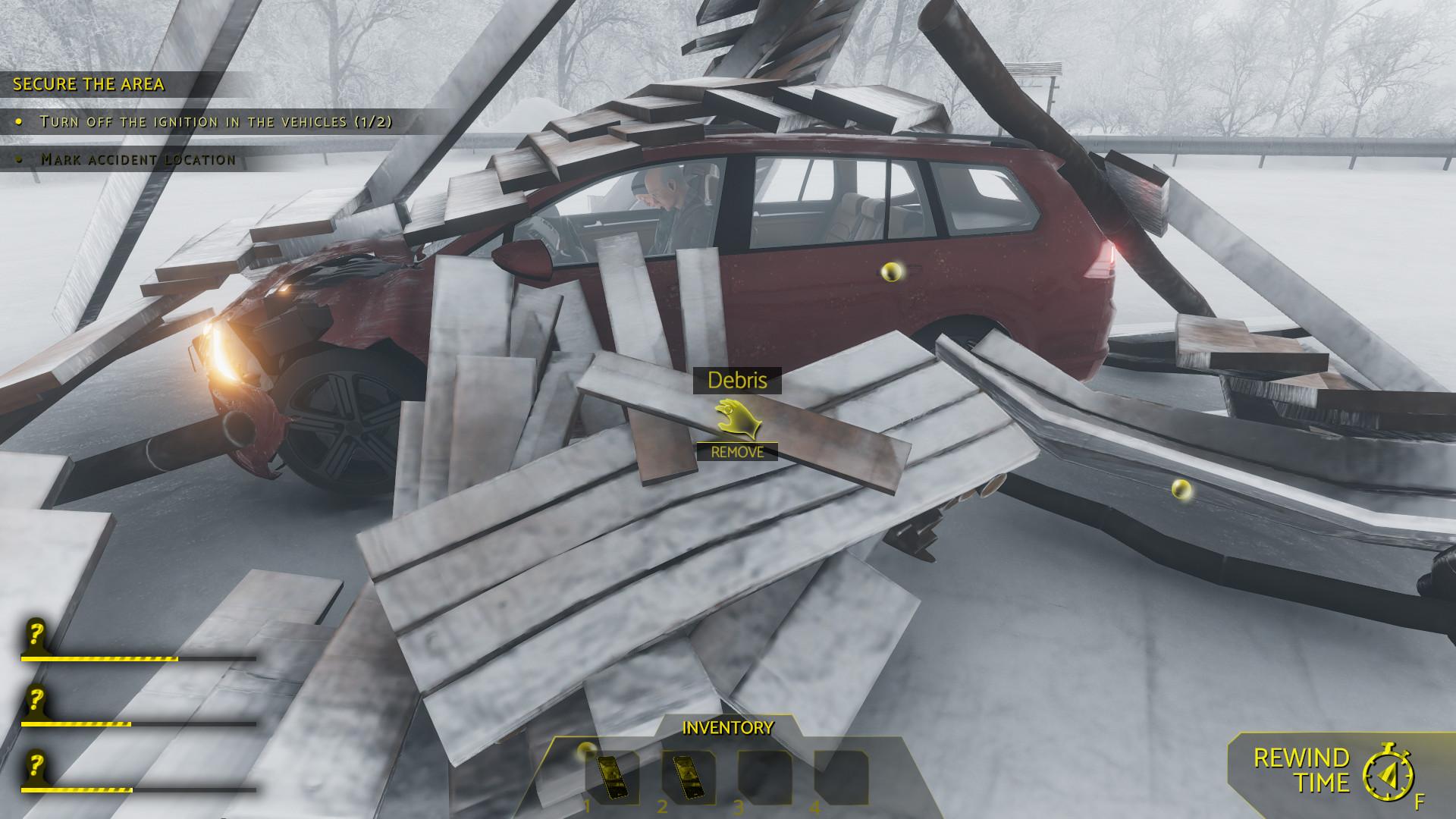
Task: Activate the Rewind Time stopwatch button
Action: click(1388, 773)
